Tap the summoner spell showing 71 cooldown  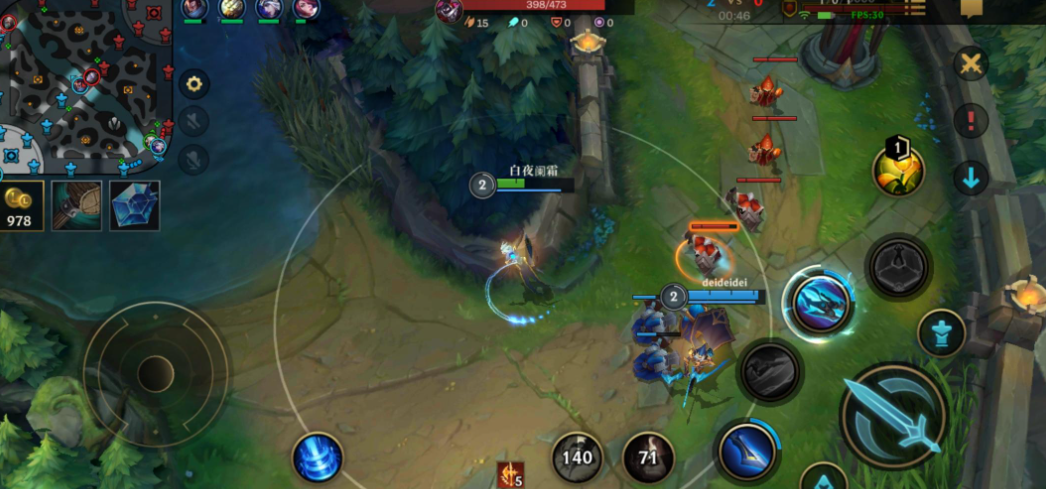[648, 457]
